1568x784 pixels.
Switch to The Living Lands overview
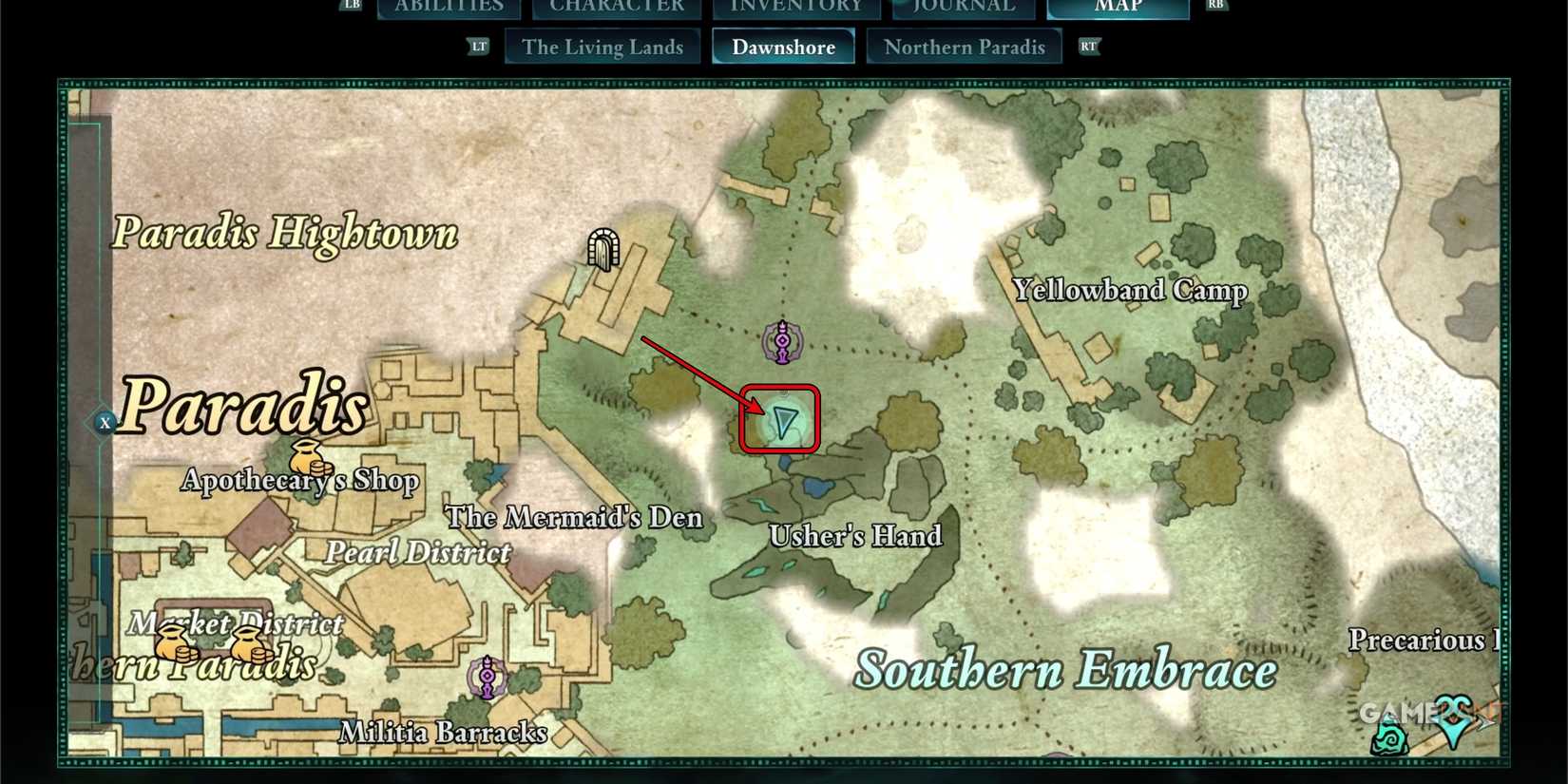pyautogui.click(x=602, y=46)
